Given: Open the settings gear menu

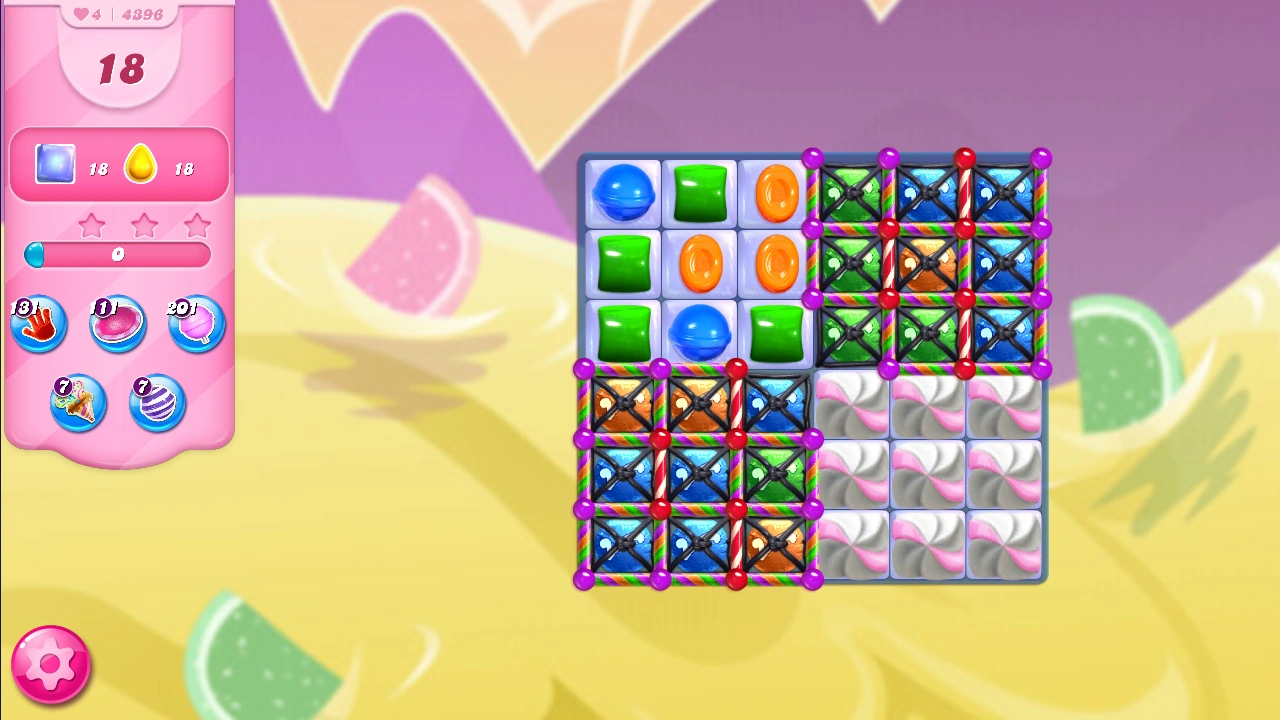Looking at the screenshot, I should coord(51,662).
